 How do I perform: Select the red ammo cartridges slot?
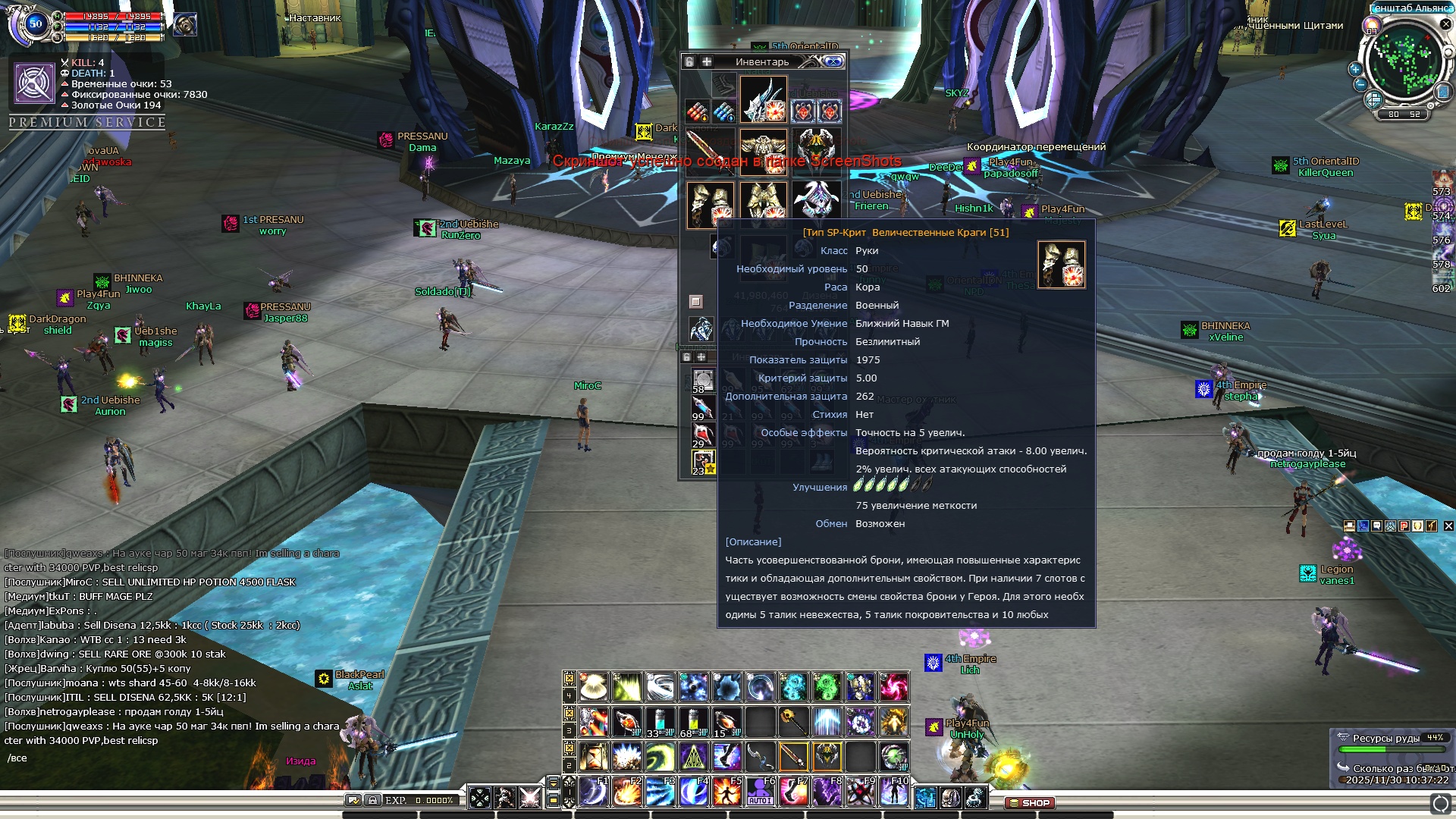pos(697,112)
